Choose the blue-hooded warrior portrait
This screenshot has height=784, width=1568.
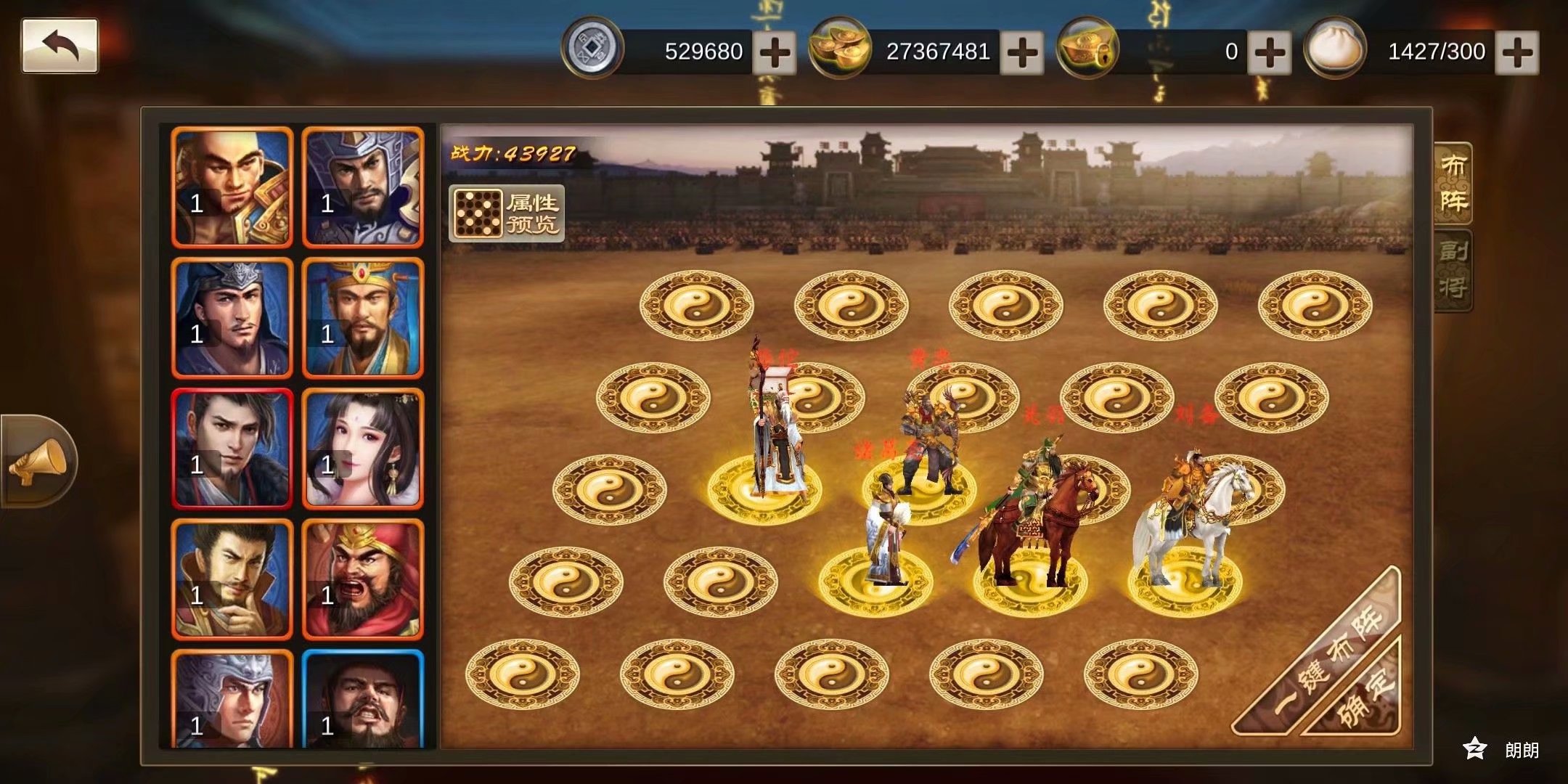(232, 318)
